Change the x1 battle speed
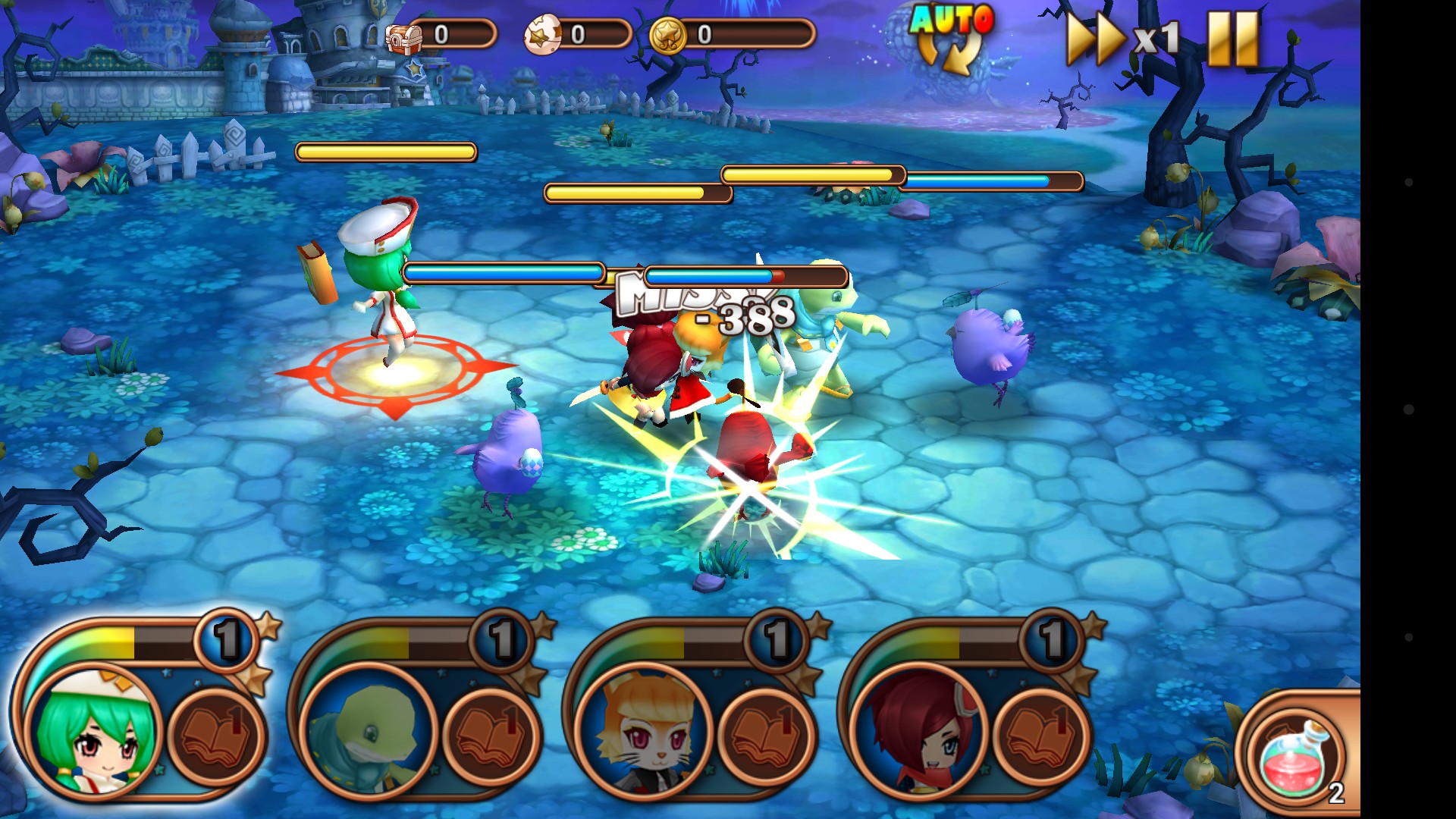The width and height of the screenshot is (1456, 819). click(x=1122, y=38)
